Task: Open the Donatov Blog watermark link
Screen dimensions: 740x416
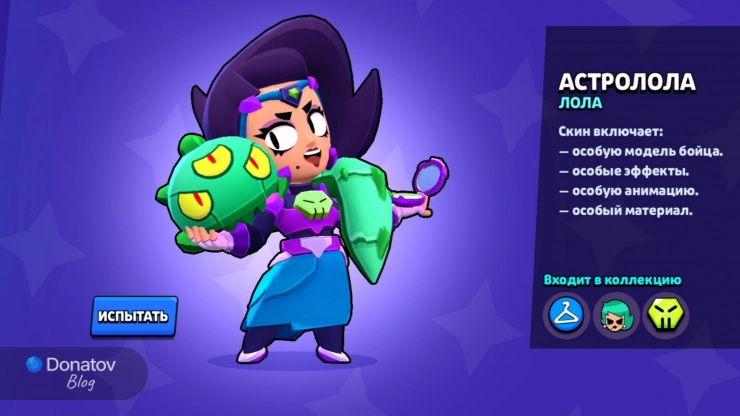Action: (72, 373)
